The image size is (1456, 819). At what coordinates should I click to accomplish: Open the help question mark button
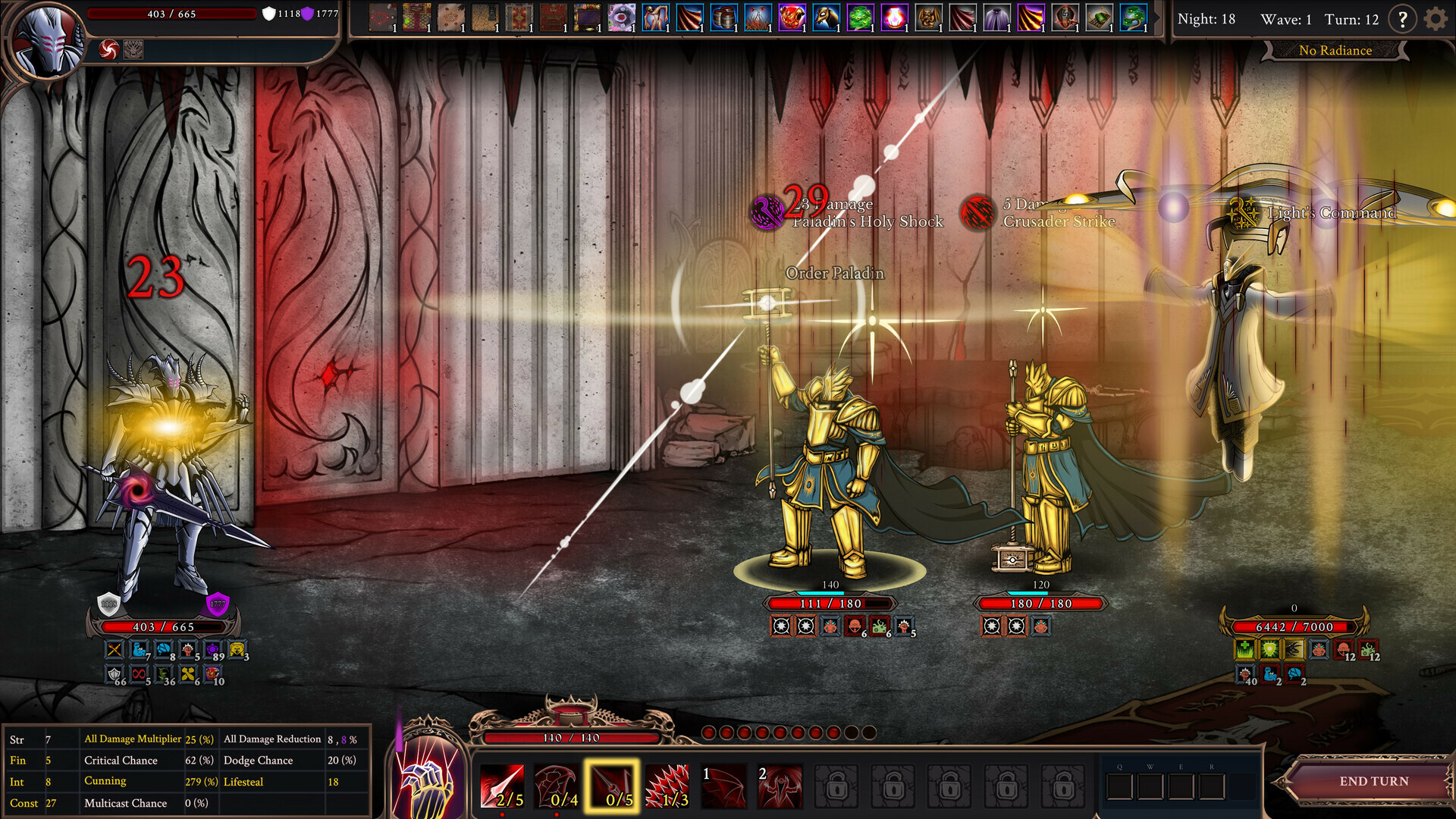[x=1404, y=19]
